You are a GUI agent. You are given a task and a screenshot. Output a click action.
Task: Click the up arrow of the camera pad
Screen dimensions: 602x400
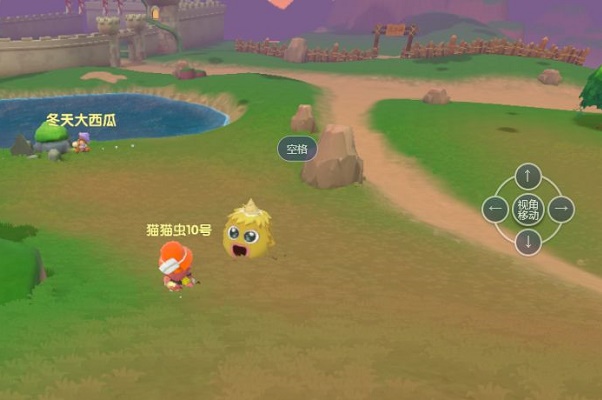[528, 176]
